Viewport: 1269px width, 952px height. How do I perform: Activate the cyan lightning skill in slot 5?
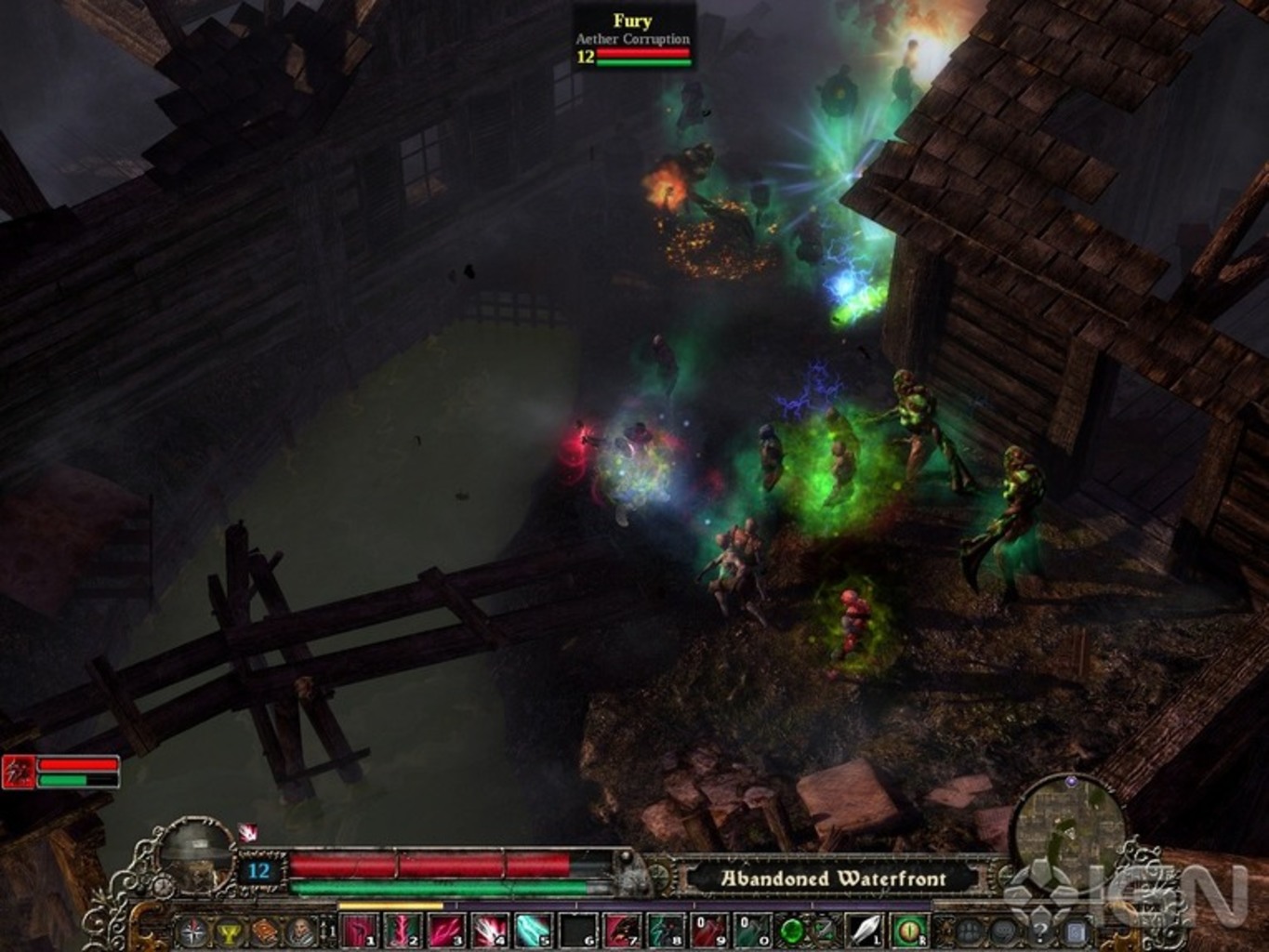tap(534, 931)
